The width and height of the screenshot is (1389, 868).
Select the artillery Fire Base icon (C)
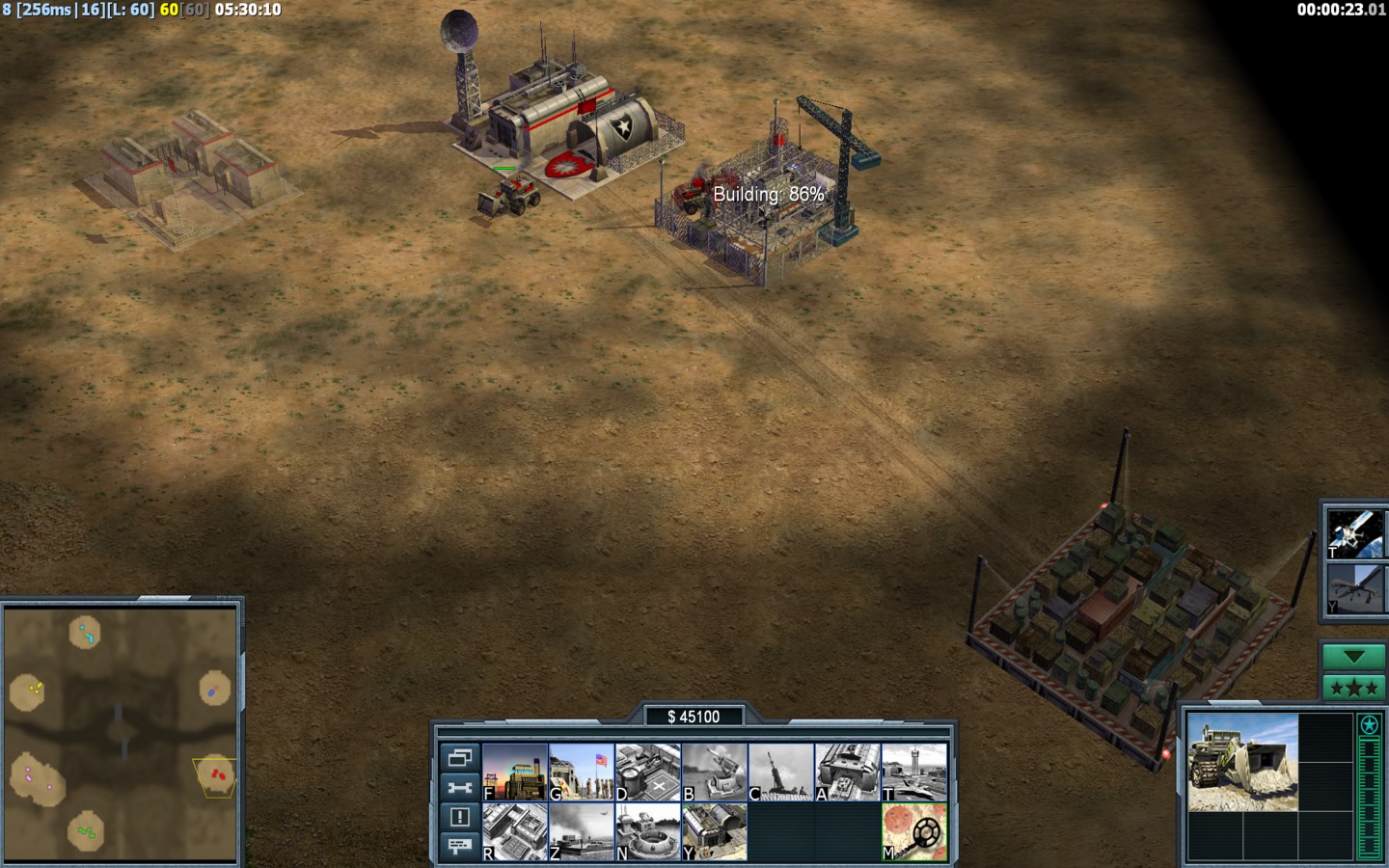(x=781, y=772)
